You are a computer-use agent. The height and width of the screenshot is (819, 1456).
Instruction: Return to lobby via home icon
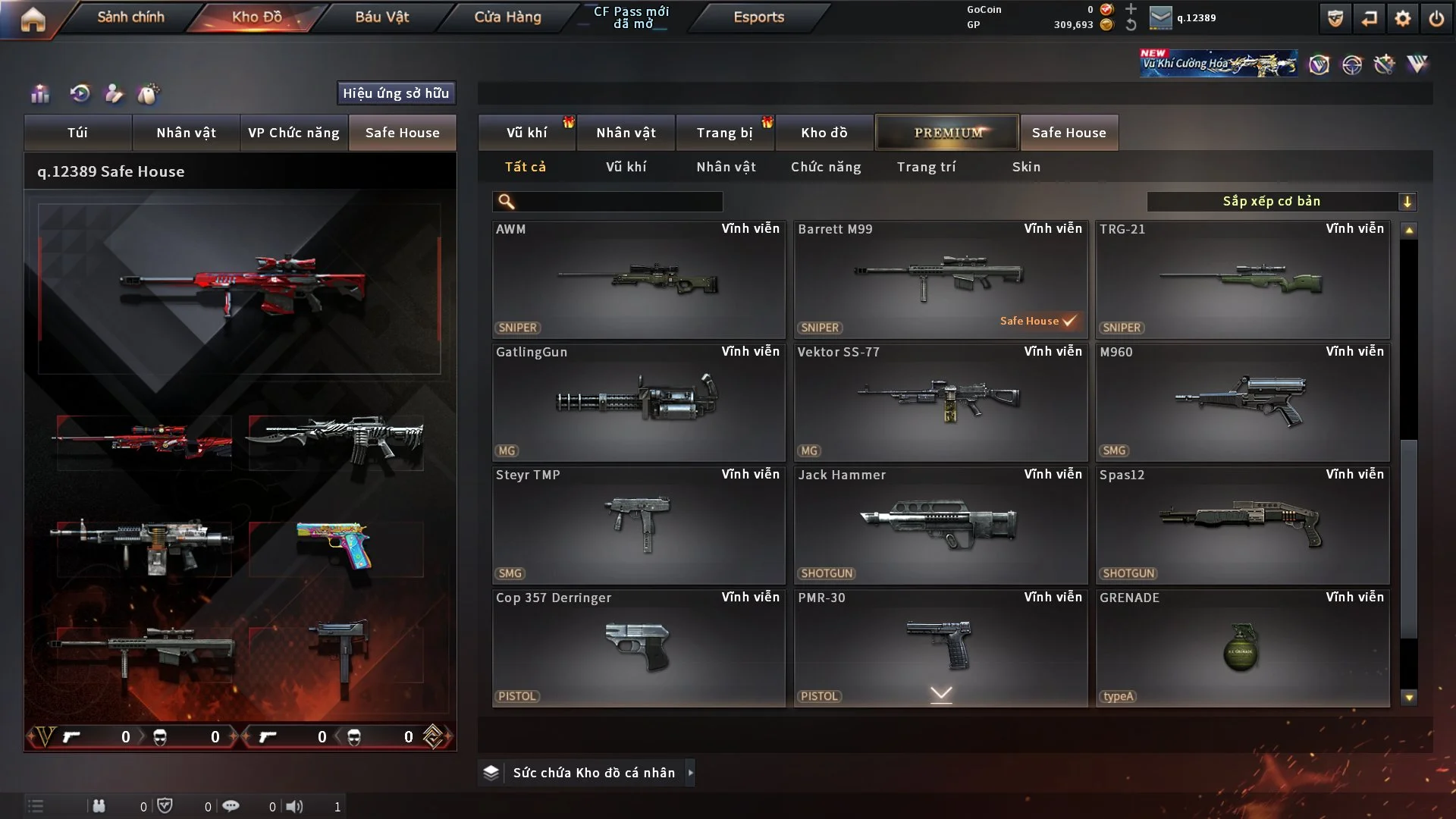click(x=33, y=20)
